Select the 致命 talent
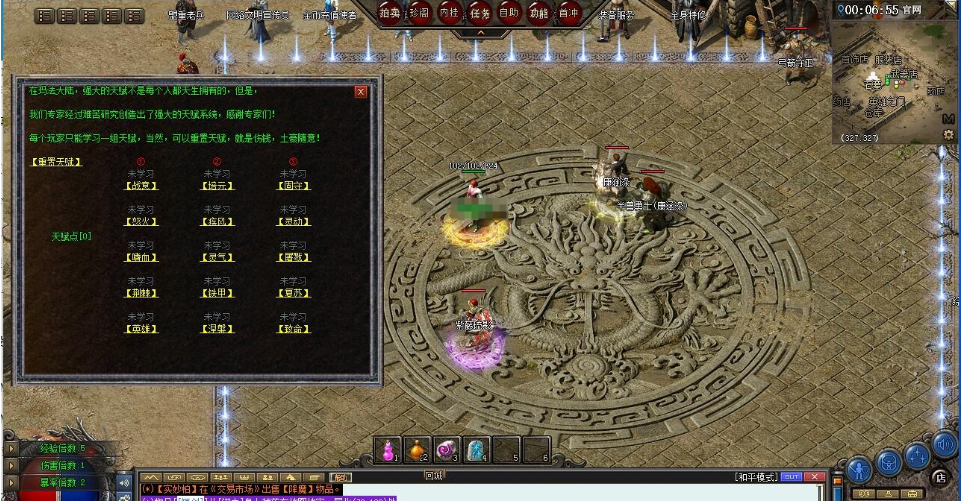This screenshot has width=961, height=501. coord(293,329)
